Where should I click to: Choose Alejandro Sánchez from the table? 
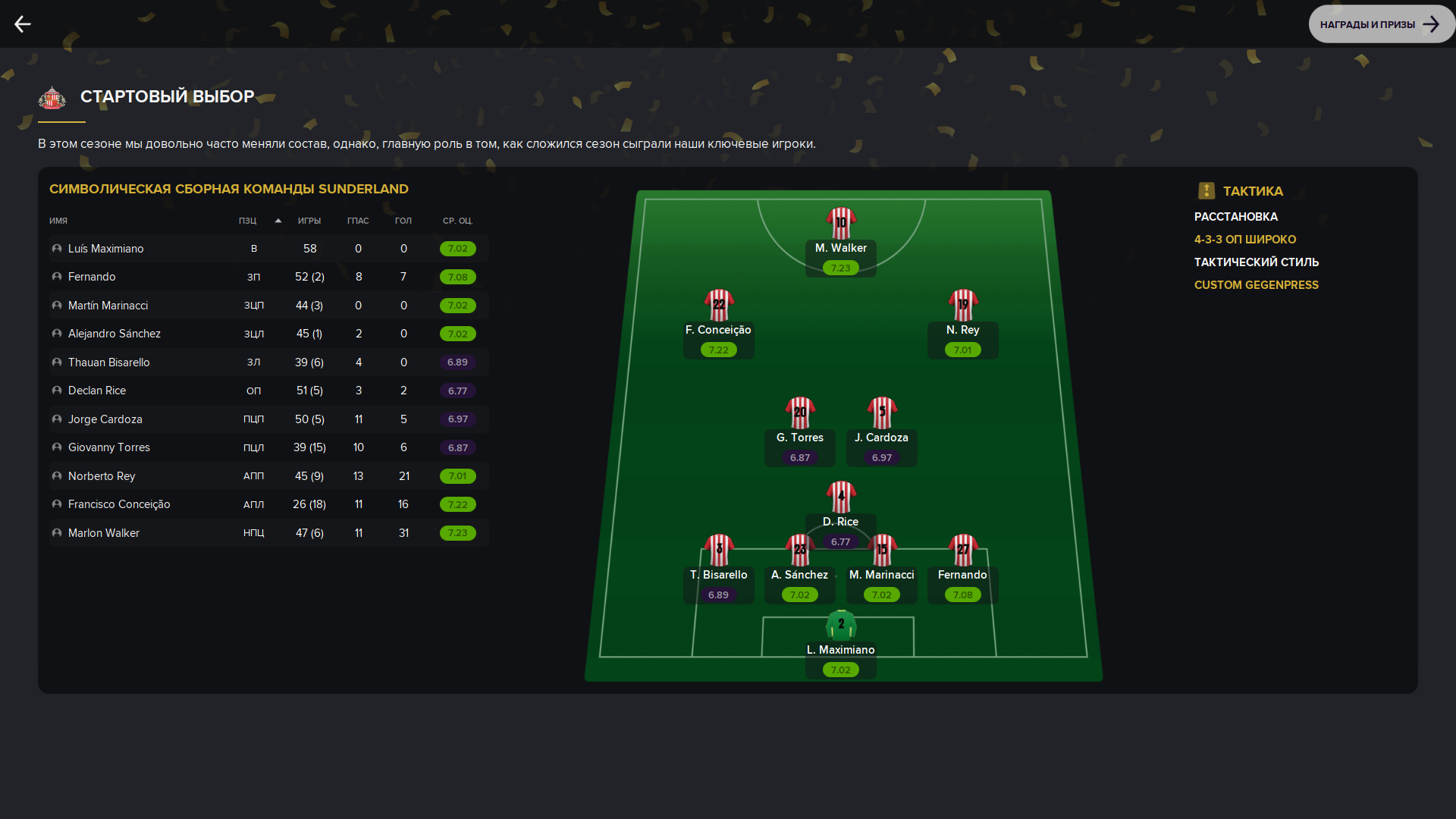114,334
